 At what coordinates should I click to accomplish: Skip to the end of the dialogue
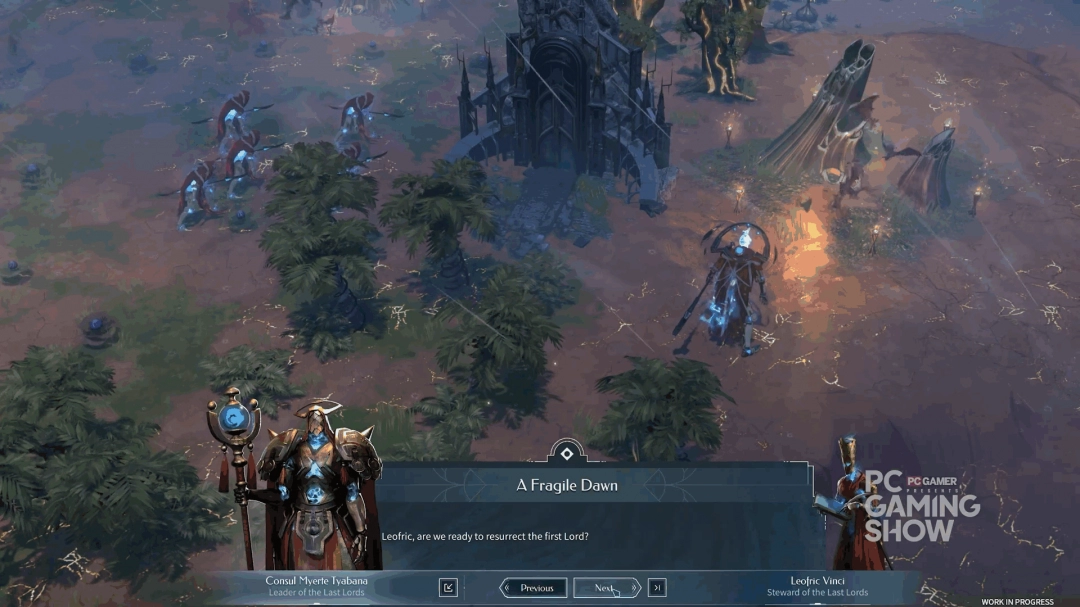tap(657, 588)
